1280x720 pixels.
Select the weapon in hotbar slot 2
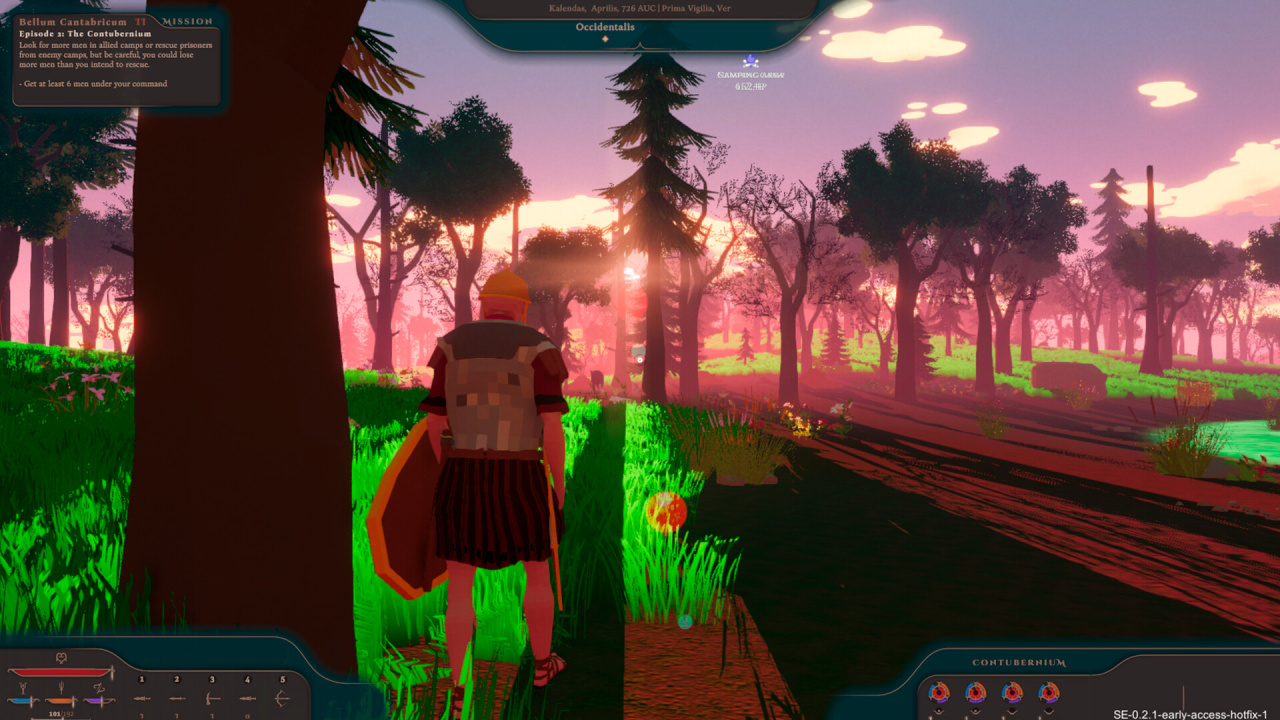(177, 697)
